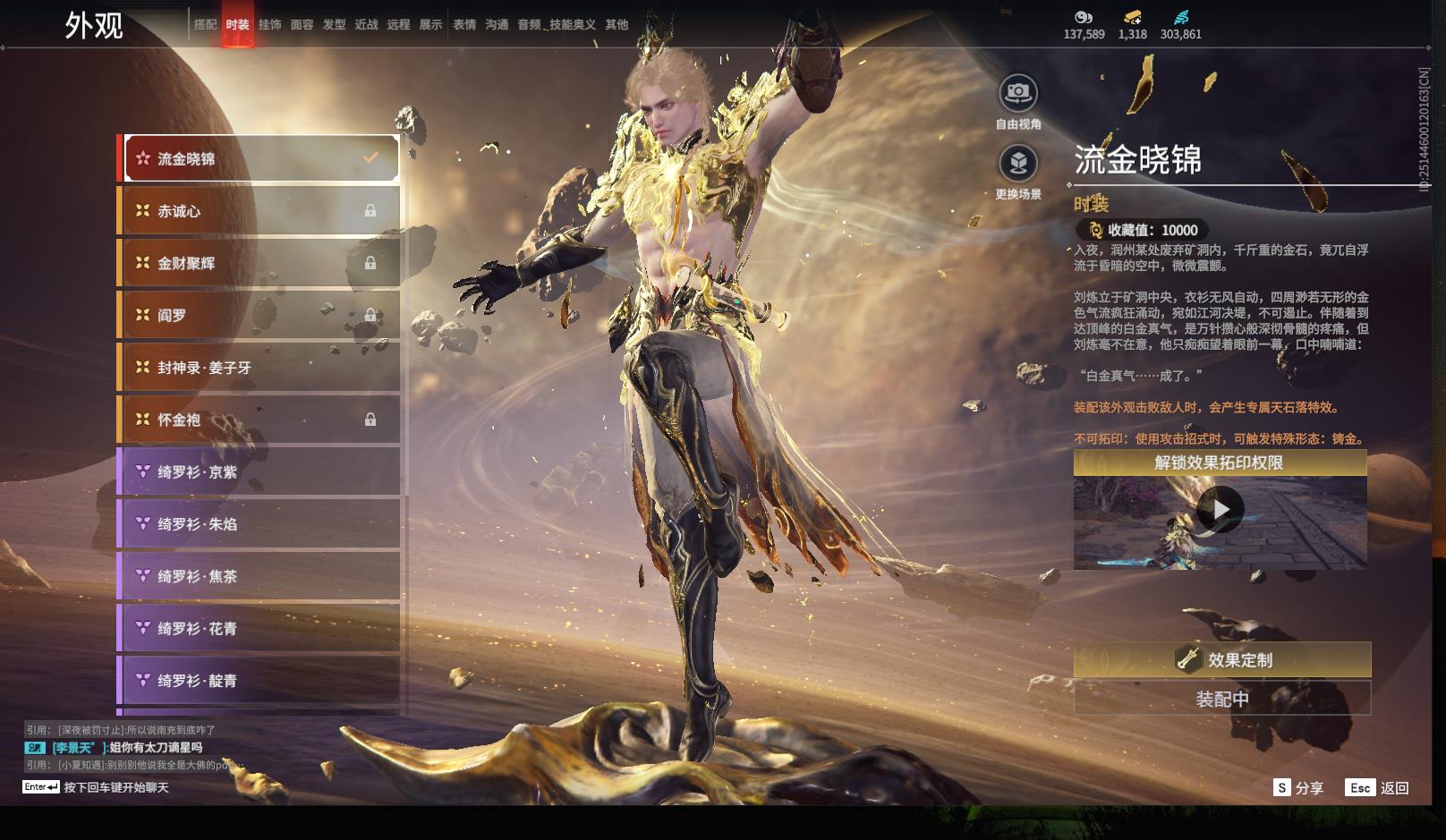Switch to the 搭配 tab
Viewport: 1446px width, 840px height.
click(205, 25)
